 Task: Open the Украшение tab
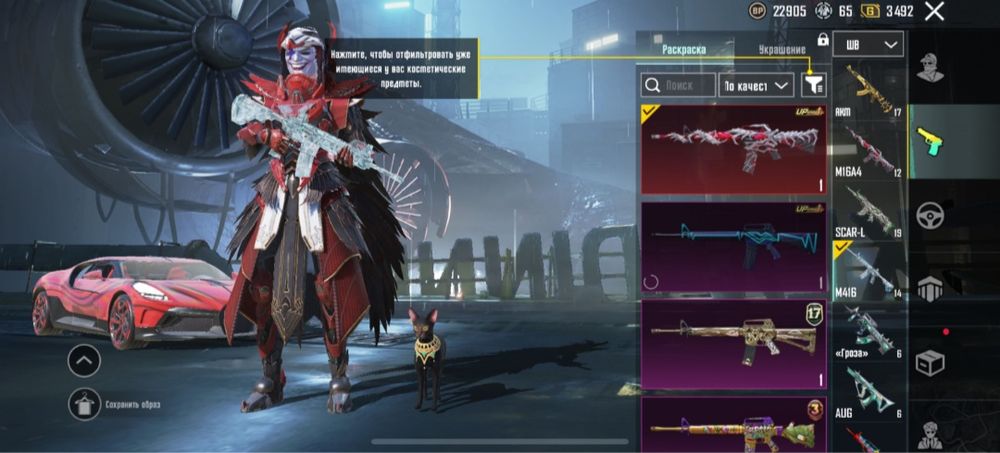point(781,49)
